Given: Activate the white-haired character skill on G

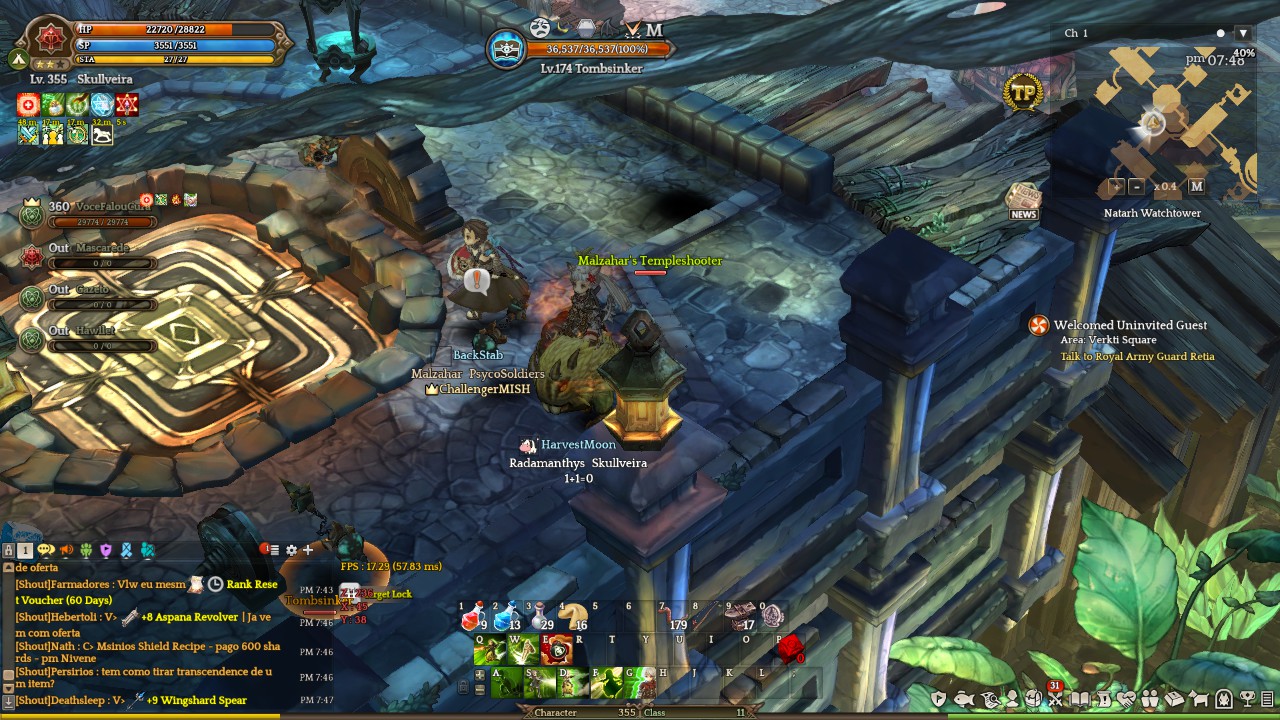Looking at the screenshot, I should pos(641,684).
